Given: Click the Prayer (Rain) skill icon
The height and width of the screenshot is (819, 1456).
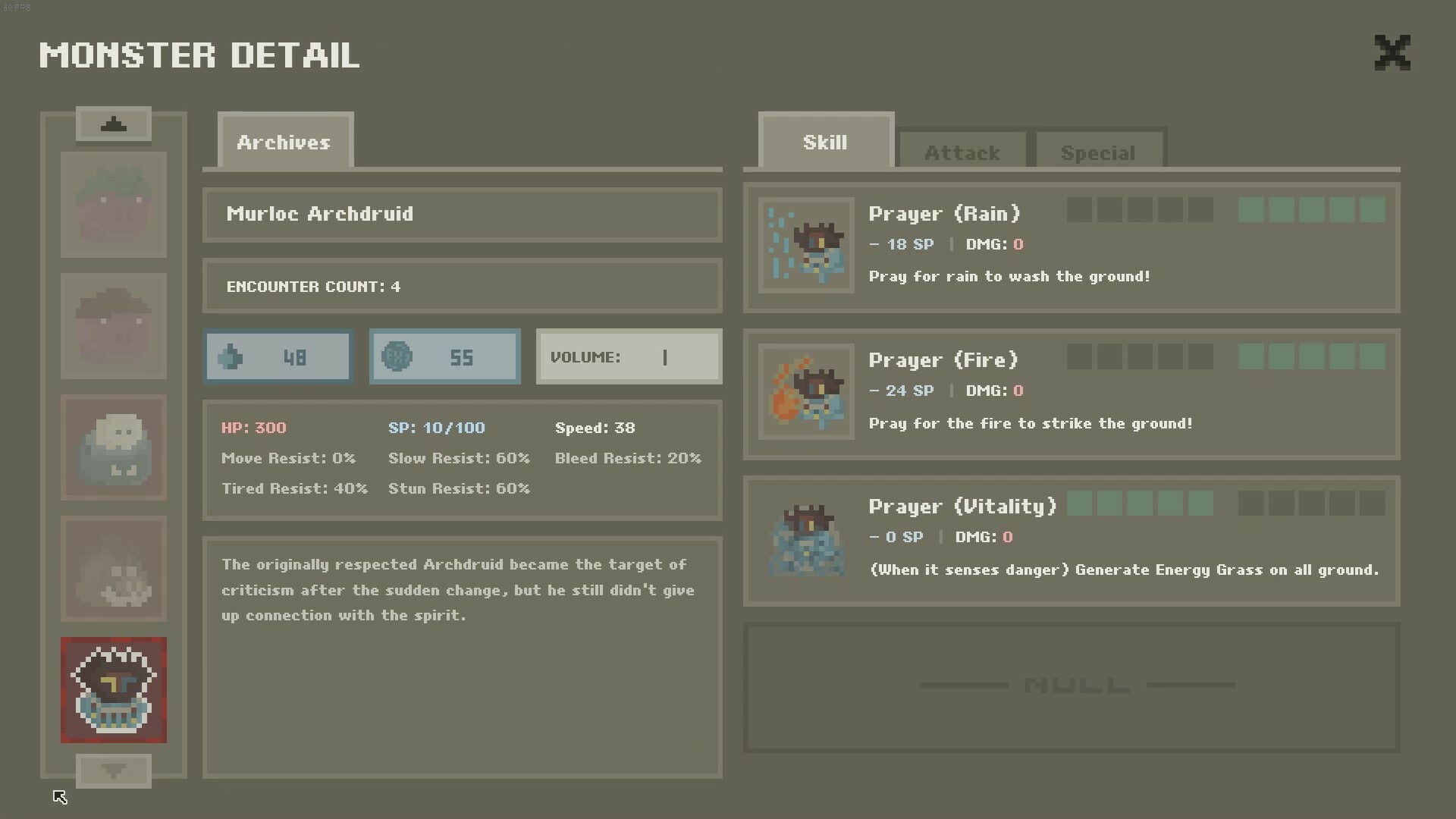Looking at the screenshot, I should (806, 246).
